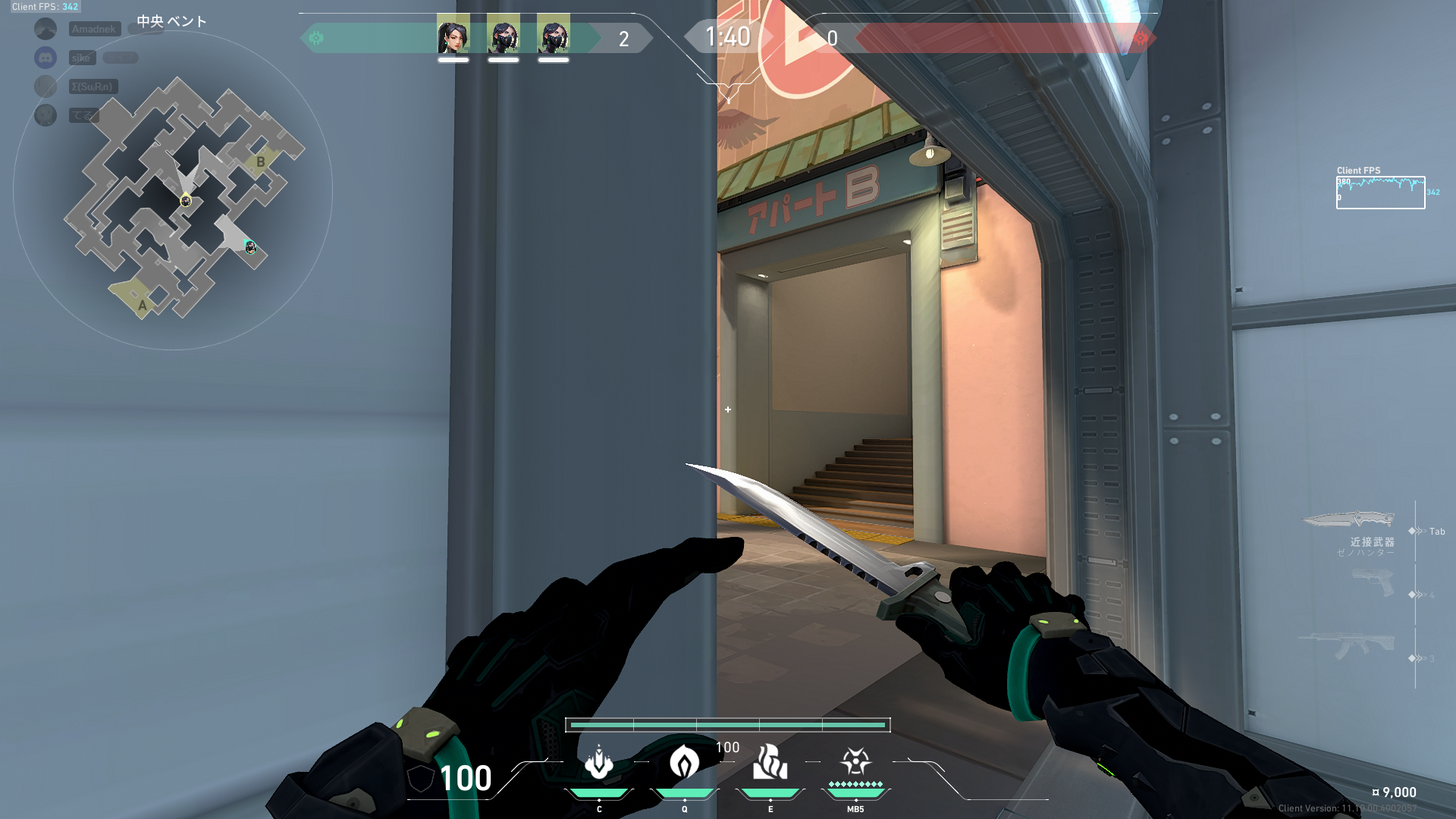Click Amadnek's party avatar
Screen dimensions: 1456x819
pyautogui.click(x=45, y=29)
